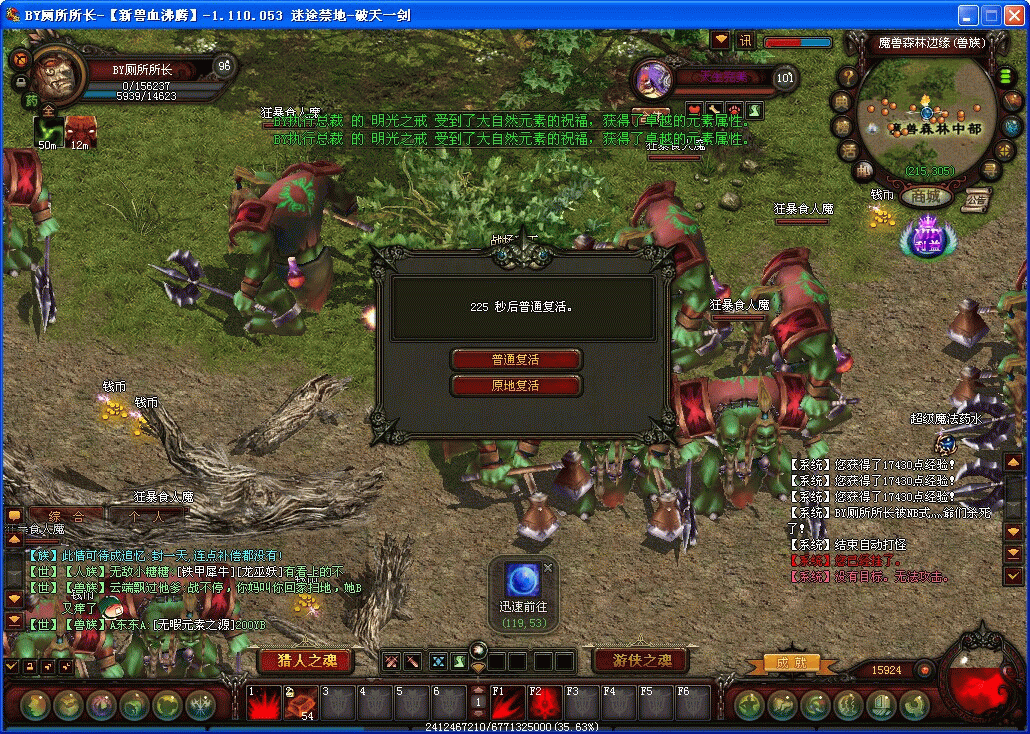Close the game window
The width and height of the screenshot is (1030, 734).
click(x=1015, y=15)
